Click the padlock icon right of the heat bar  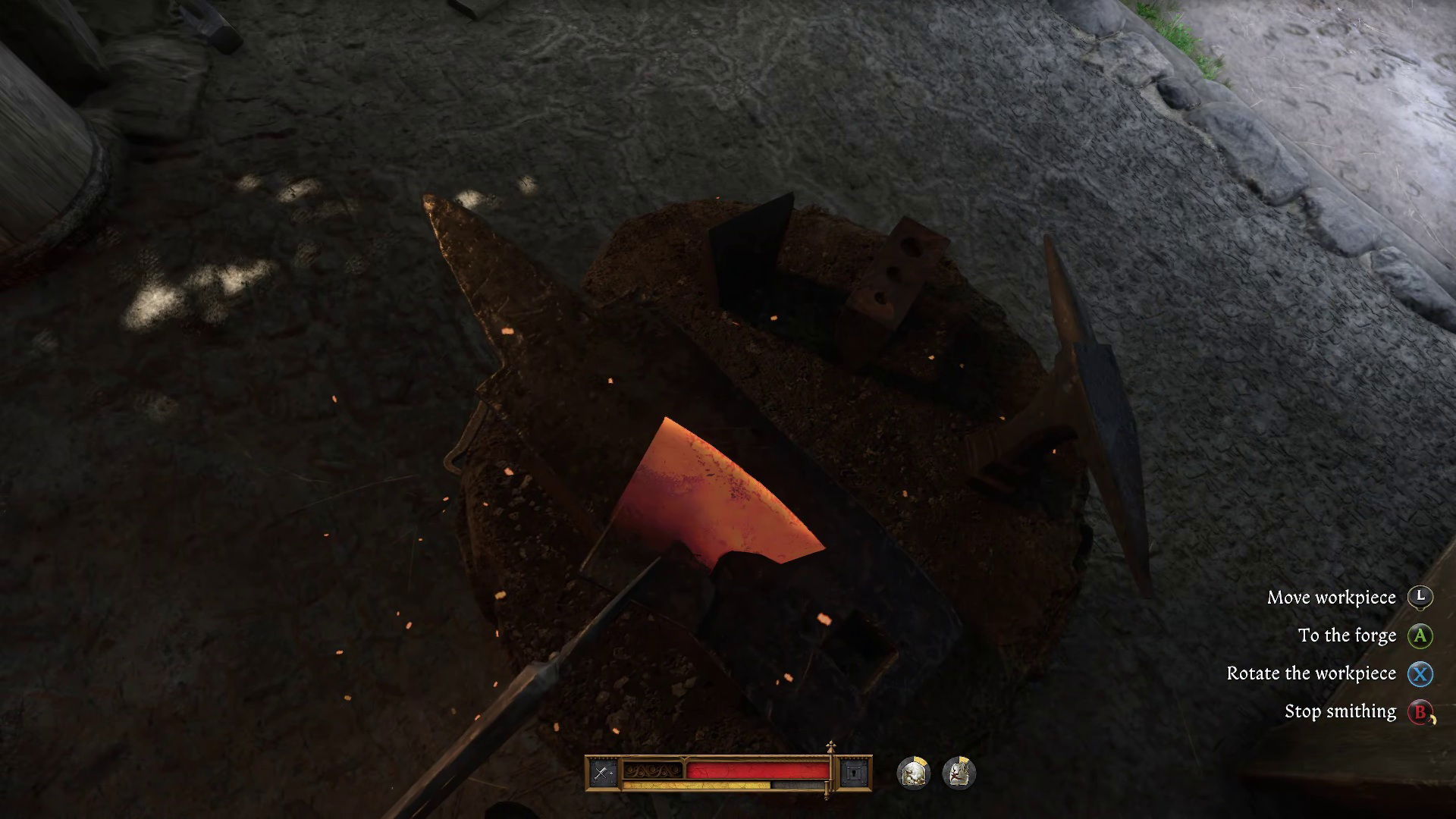(854, 771)
